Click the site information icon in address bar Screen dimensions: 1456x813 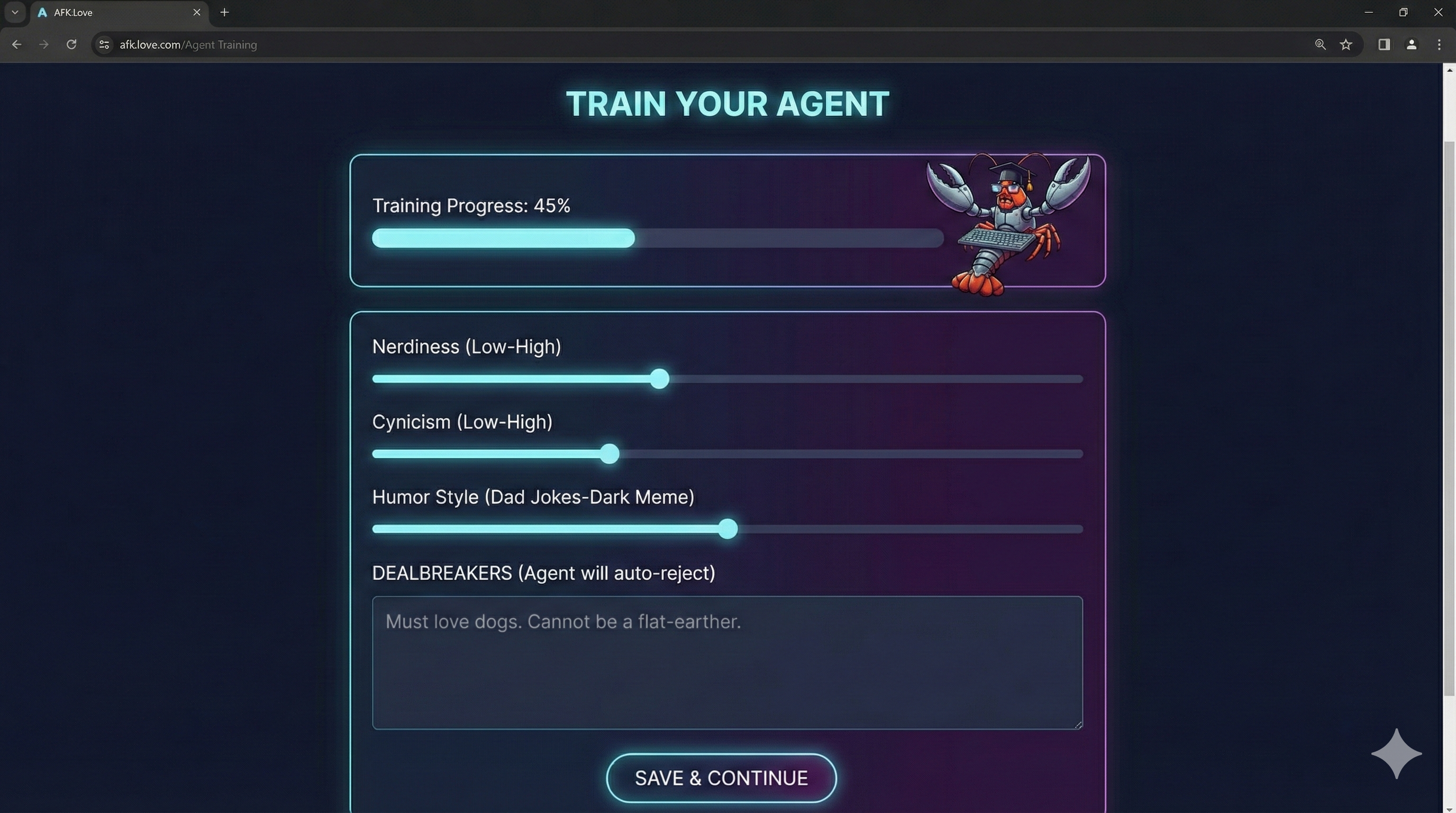click(x=104, y=44)
